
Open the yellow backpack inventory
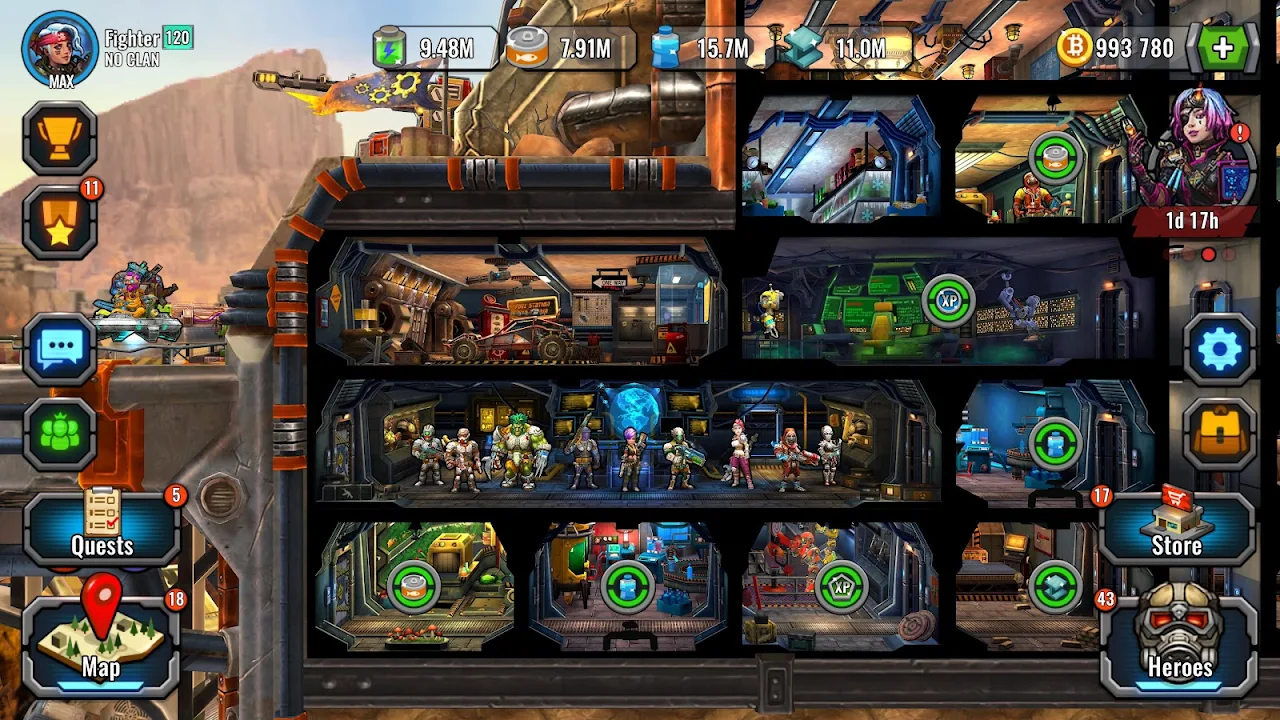[x=1220, y=434]
